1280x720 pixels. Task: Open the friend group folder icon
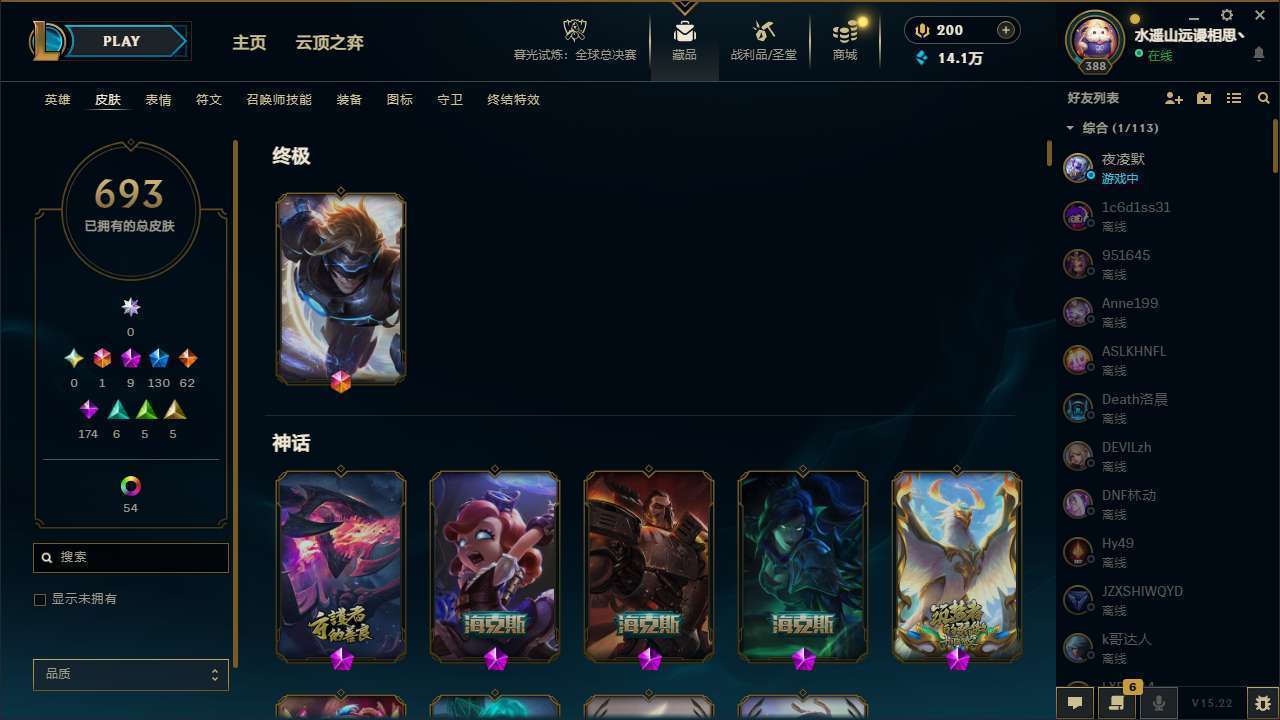1204,97
